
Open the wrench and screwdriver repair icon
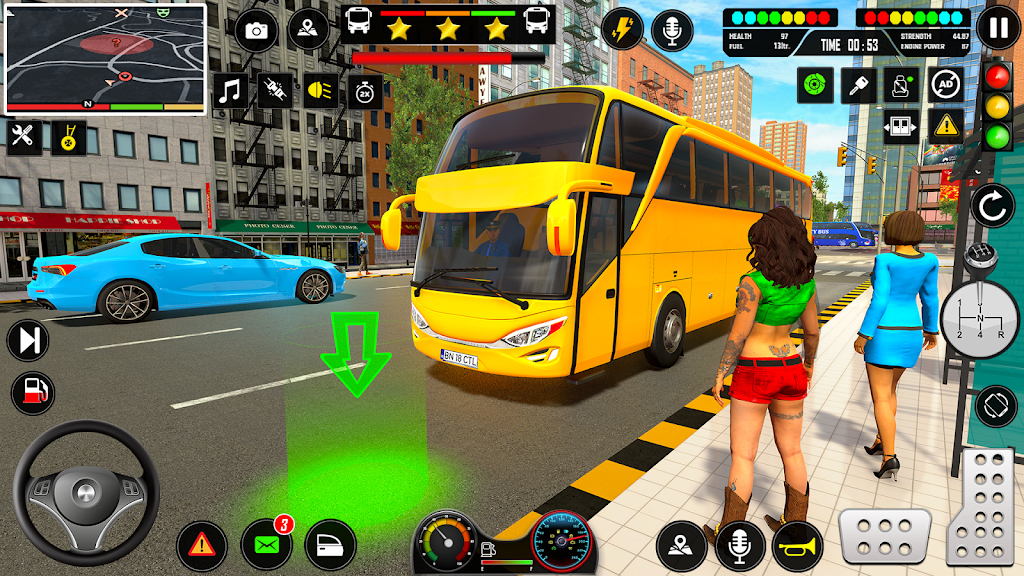tap(24, 135)
